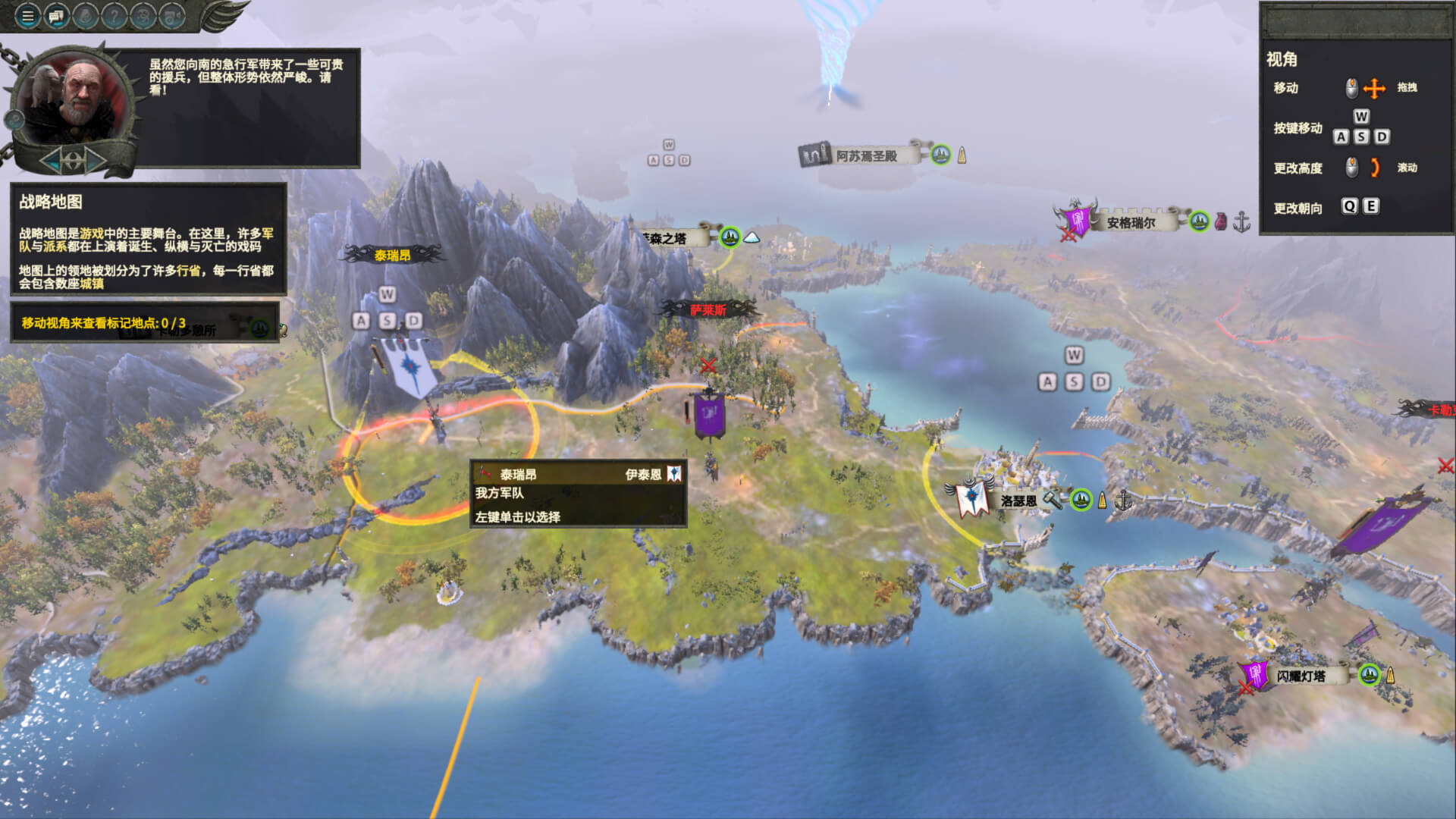Select the 泰瑞昂 army white banner
Viewport: 1456px width, 819px height.
409,366
